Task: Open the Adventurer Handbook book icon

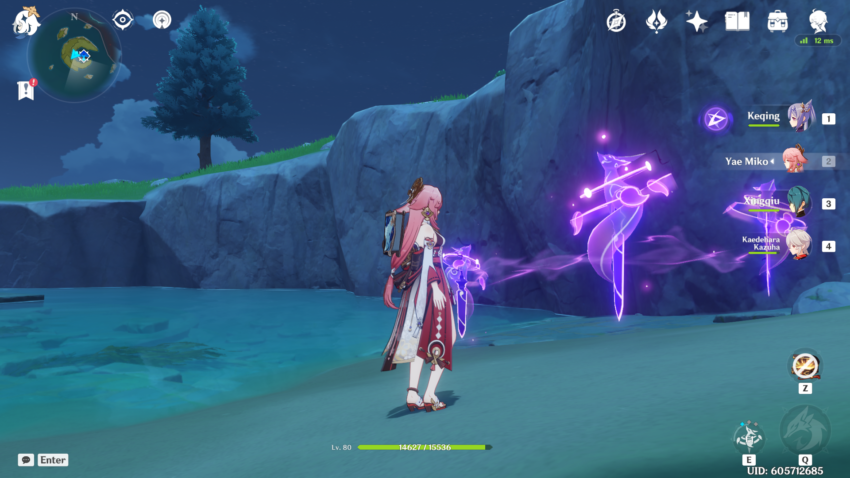Action: [x=737, y=21]
